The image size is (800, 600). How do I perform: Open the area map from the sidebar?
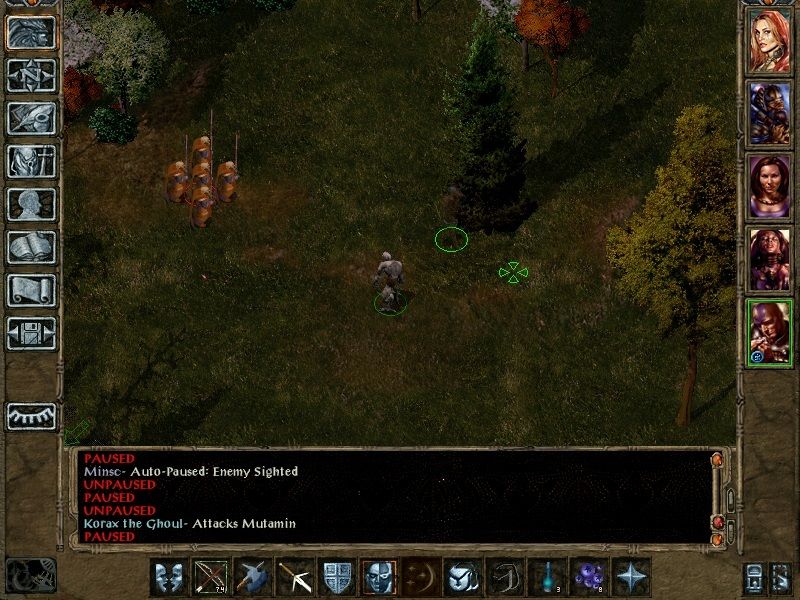pos(31,76)
